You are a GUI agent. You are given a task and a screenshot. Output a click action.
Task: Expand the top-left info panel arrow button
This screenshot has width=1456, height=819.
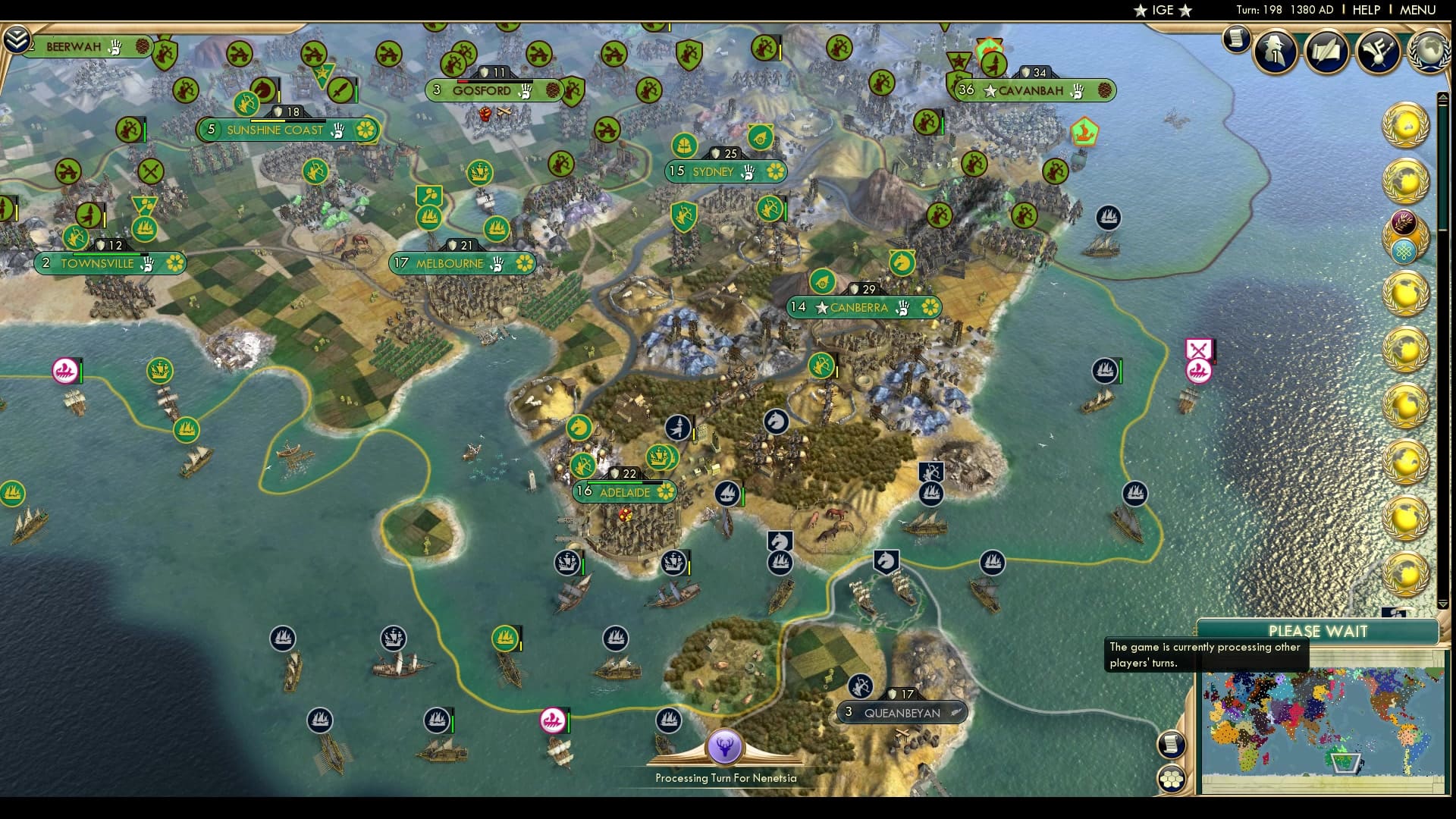[x=16, y=39]
